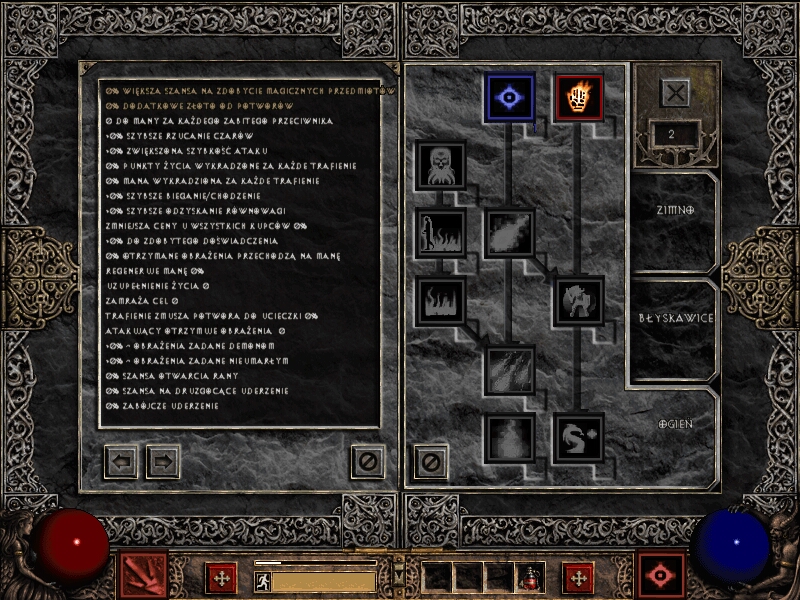This screenshot has width=800, height=600.
Task: Show the previous help page with left arrow
Action: 121,461
